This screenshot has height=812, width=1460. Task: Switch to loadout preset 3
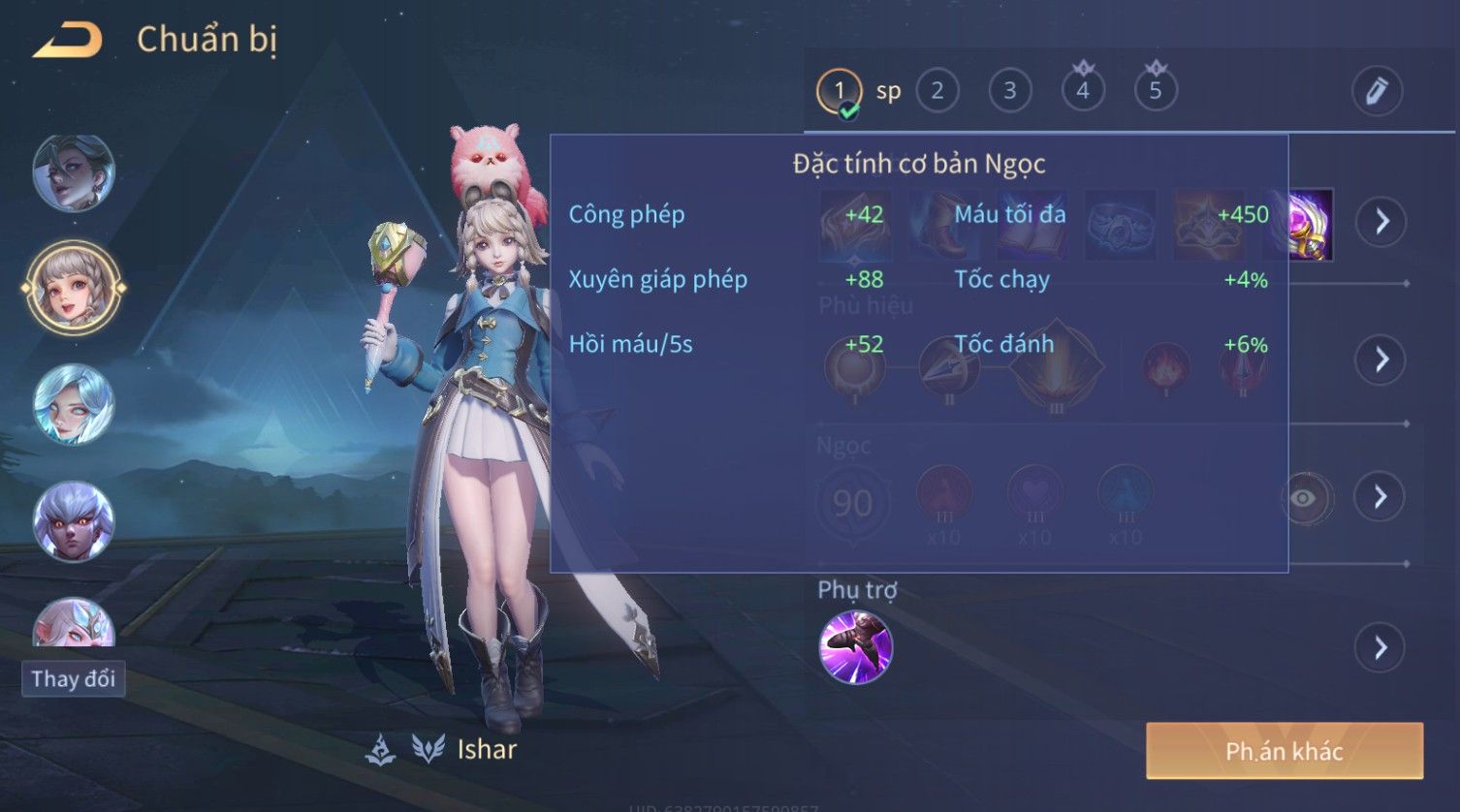pyautogui.click(x=1009, y=91)
